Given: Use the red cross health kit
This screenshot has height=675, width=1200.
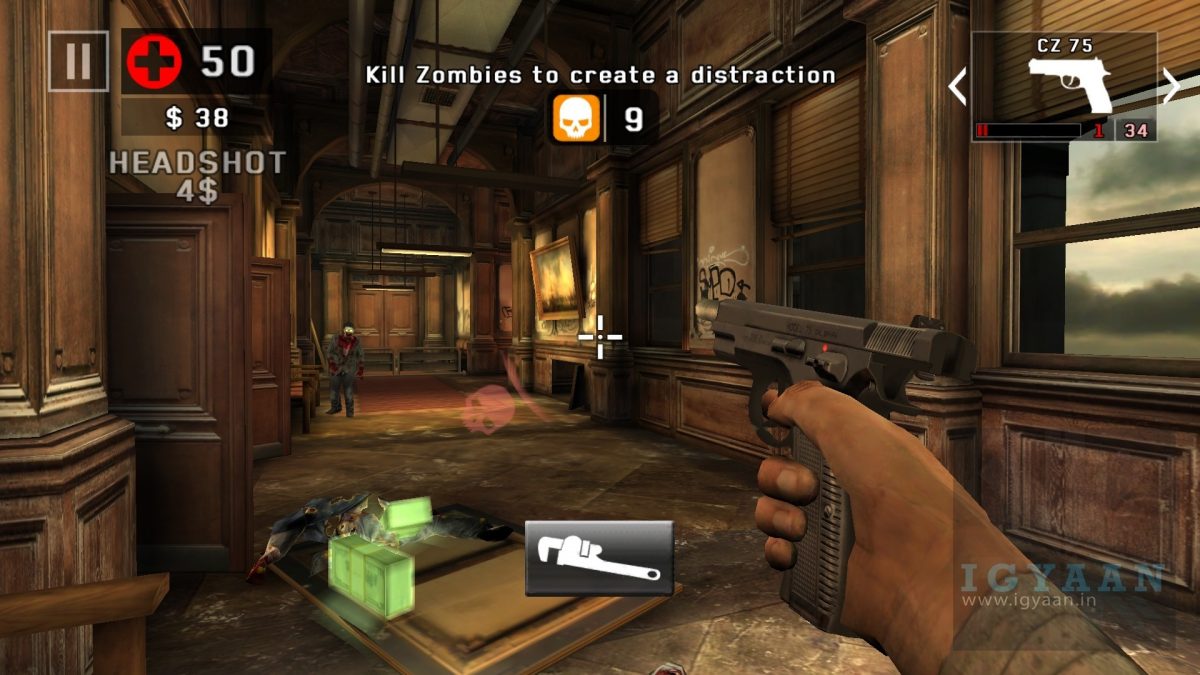Looking at the screenshot, I should pyautogui.click(x=153, y=62).
